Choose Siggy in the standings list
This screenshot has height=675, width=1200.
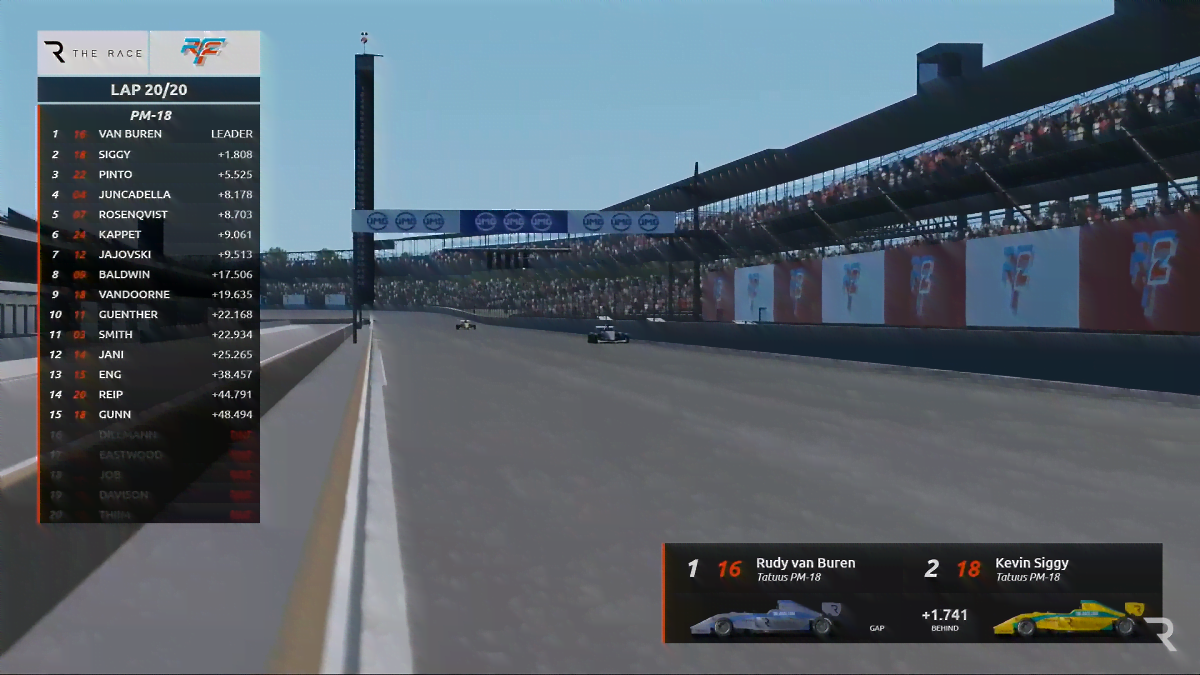pos(150,155)
